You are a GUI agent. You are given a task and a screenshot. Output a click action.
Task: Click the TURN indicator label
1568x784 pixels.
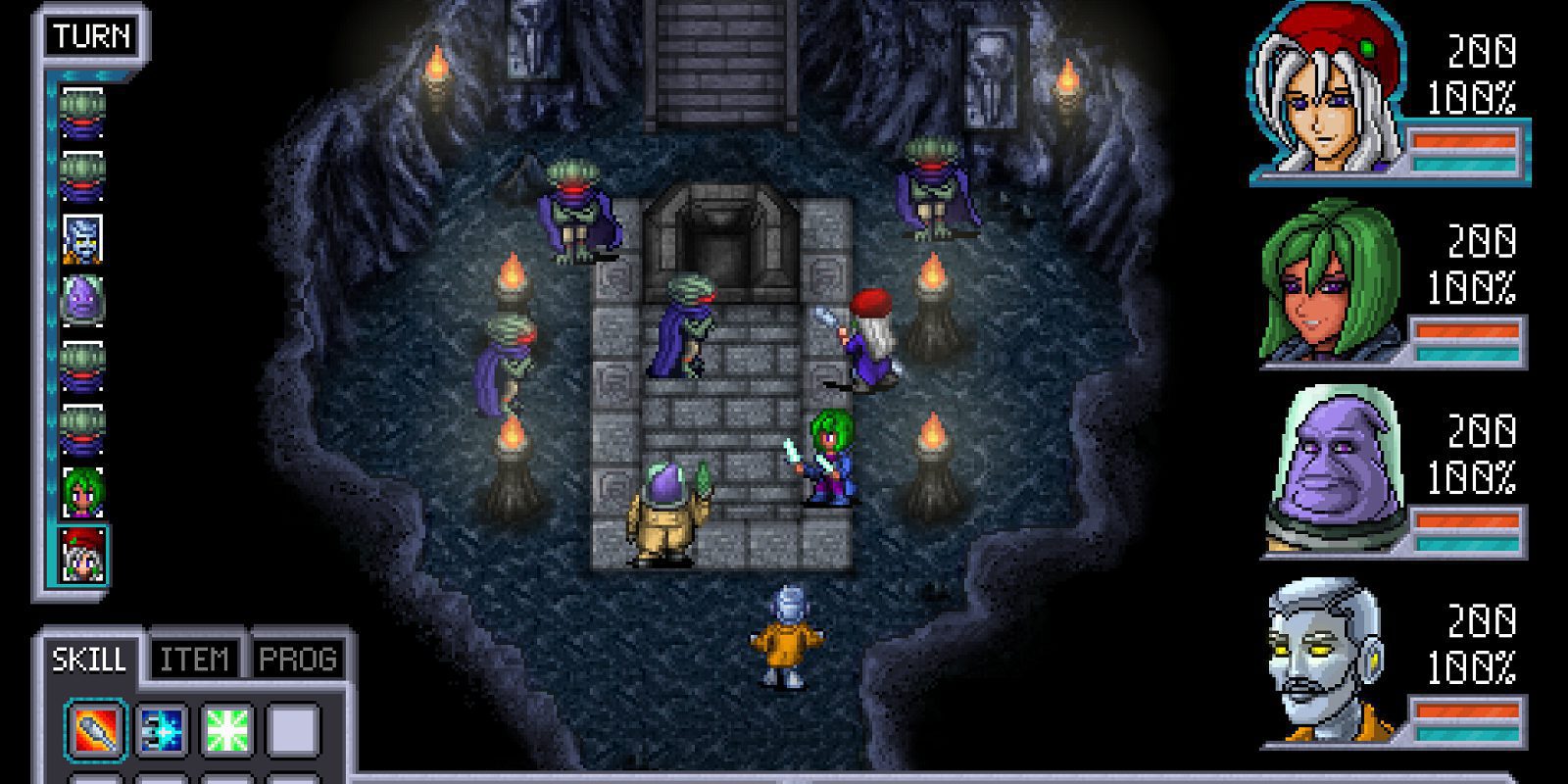click(x=93, y=37)
